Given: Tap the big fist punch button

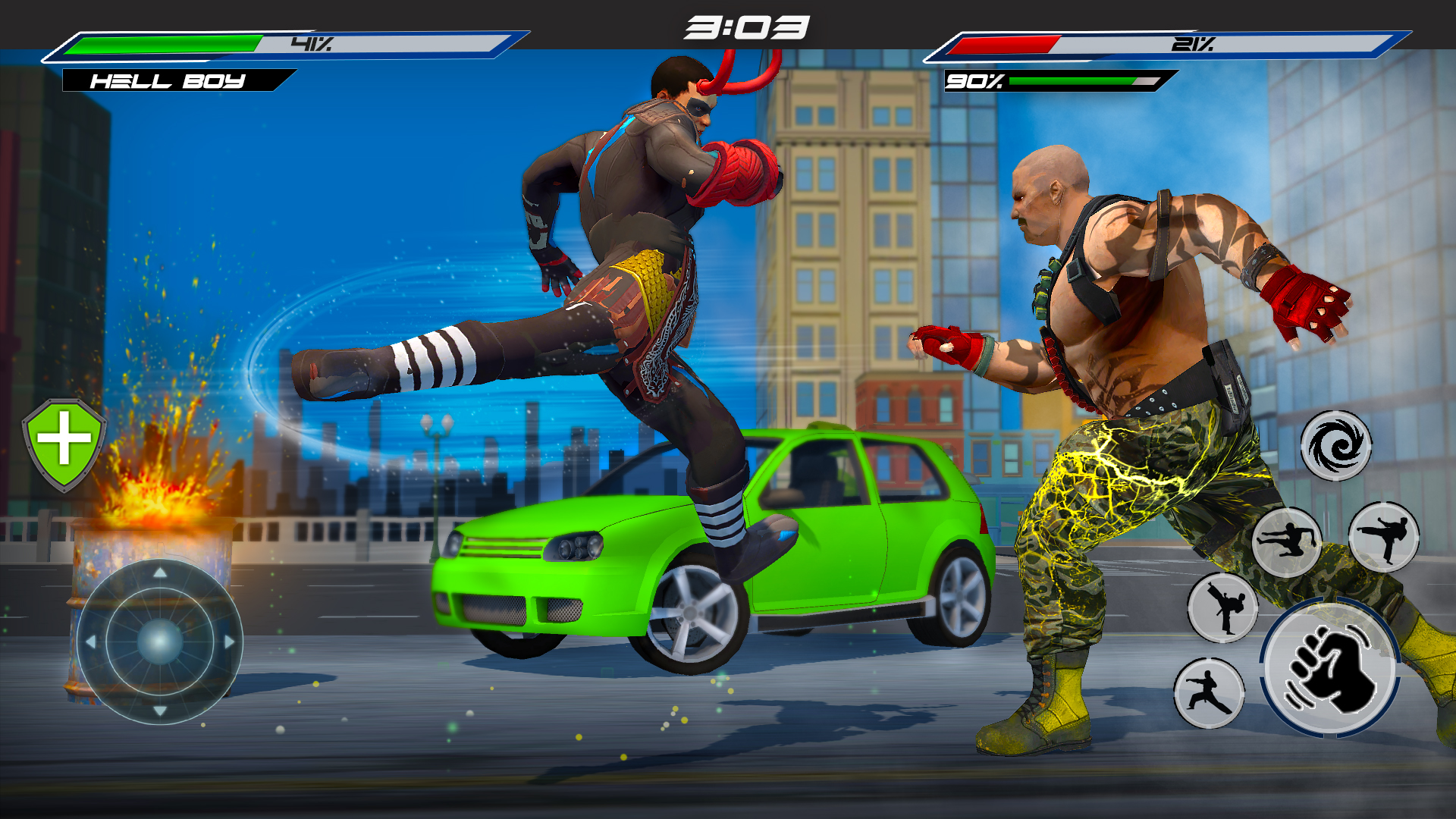Looking at the screenshot, I should pyautogui.click(x=1331, y=669).
